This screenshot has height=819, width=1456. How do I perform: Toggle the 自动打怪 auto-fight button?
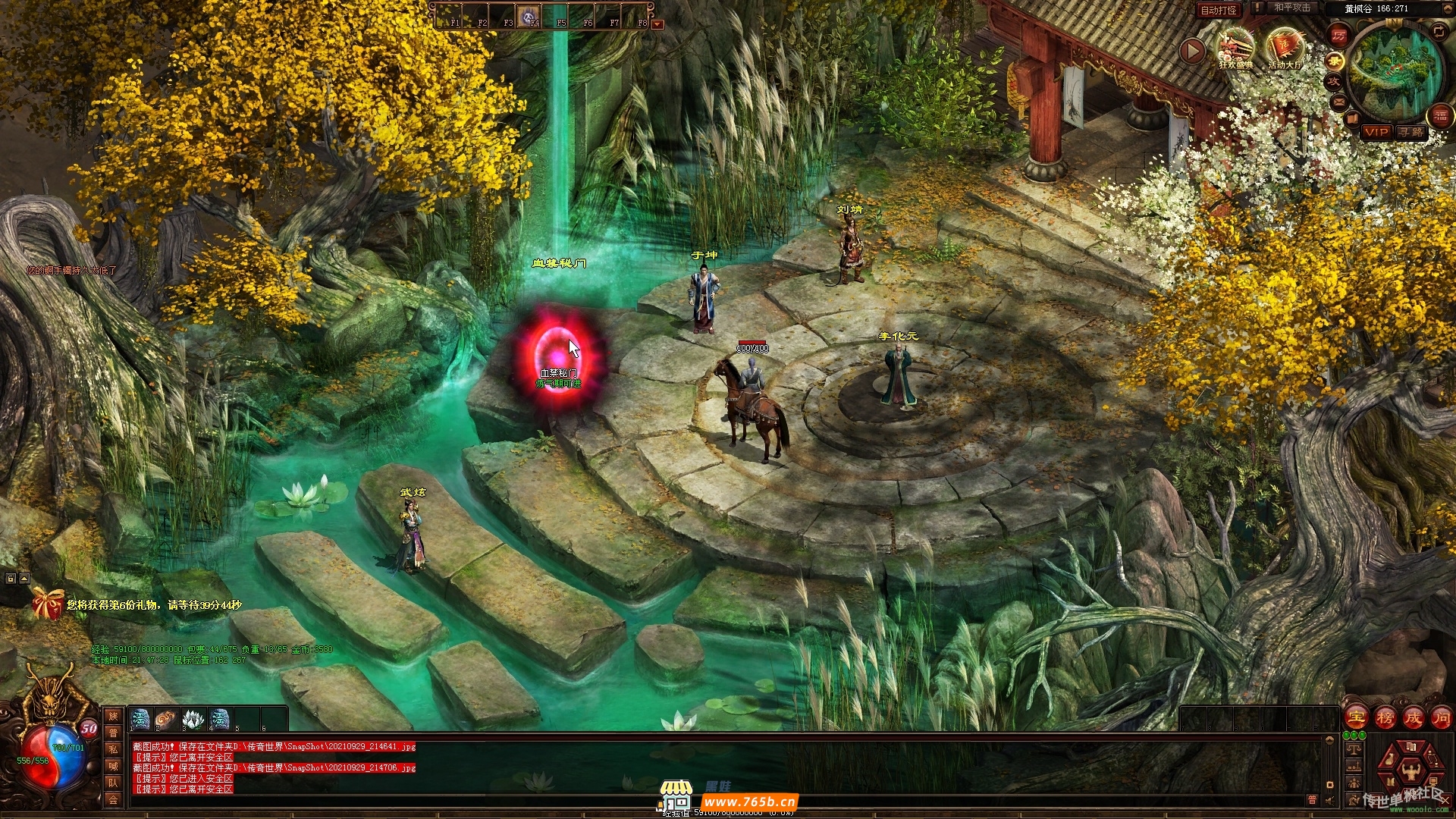1219,10
